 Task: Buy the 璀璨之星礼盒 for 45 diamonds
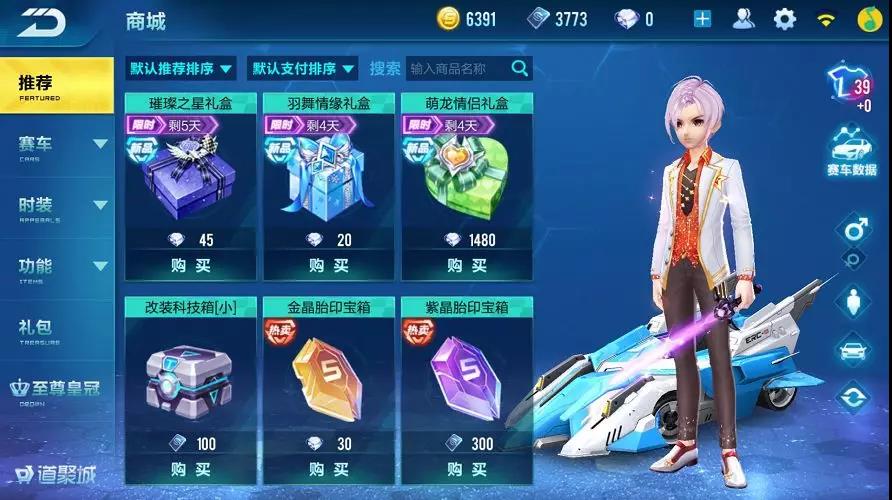190,265
